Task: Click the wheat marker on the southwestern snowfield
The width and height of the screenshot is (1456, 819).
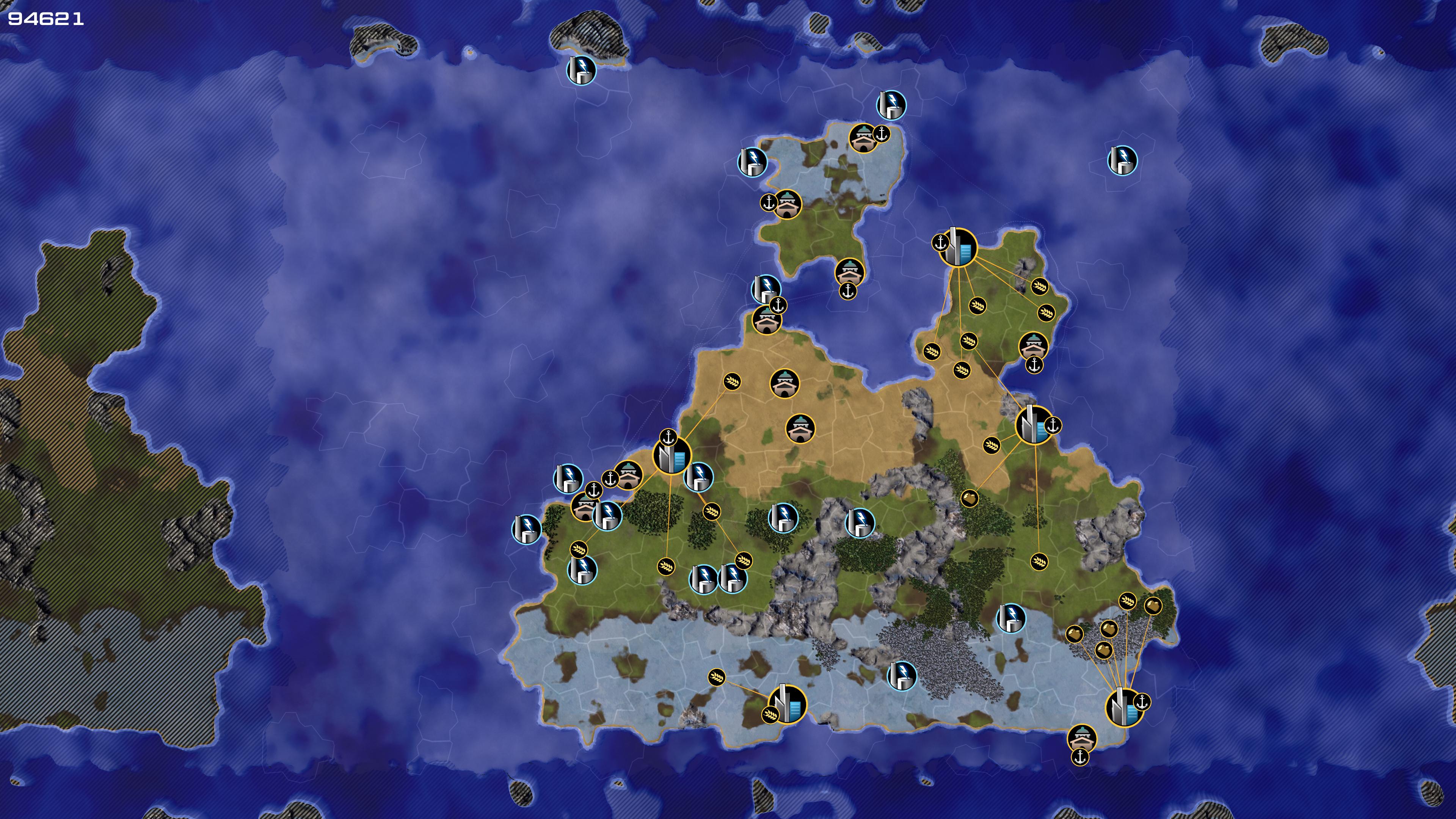Action: (716, 677)
